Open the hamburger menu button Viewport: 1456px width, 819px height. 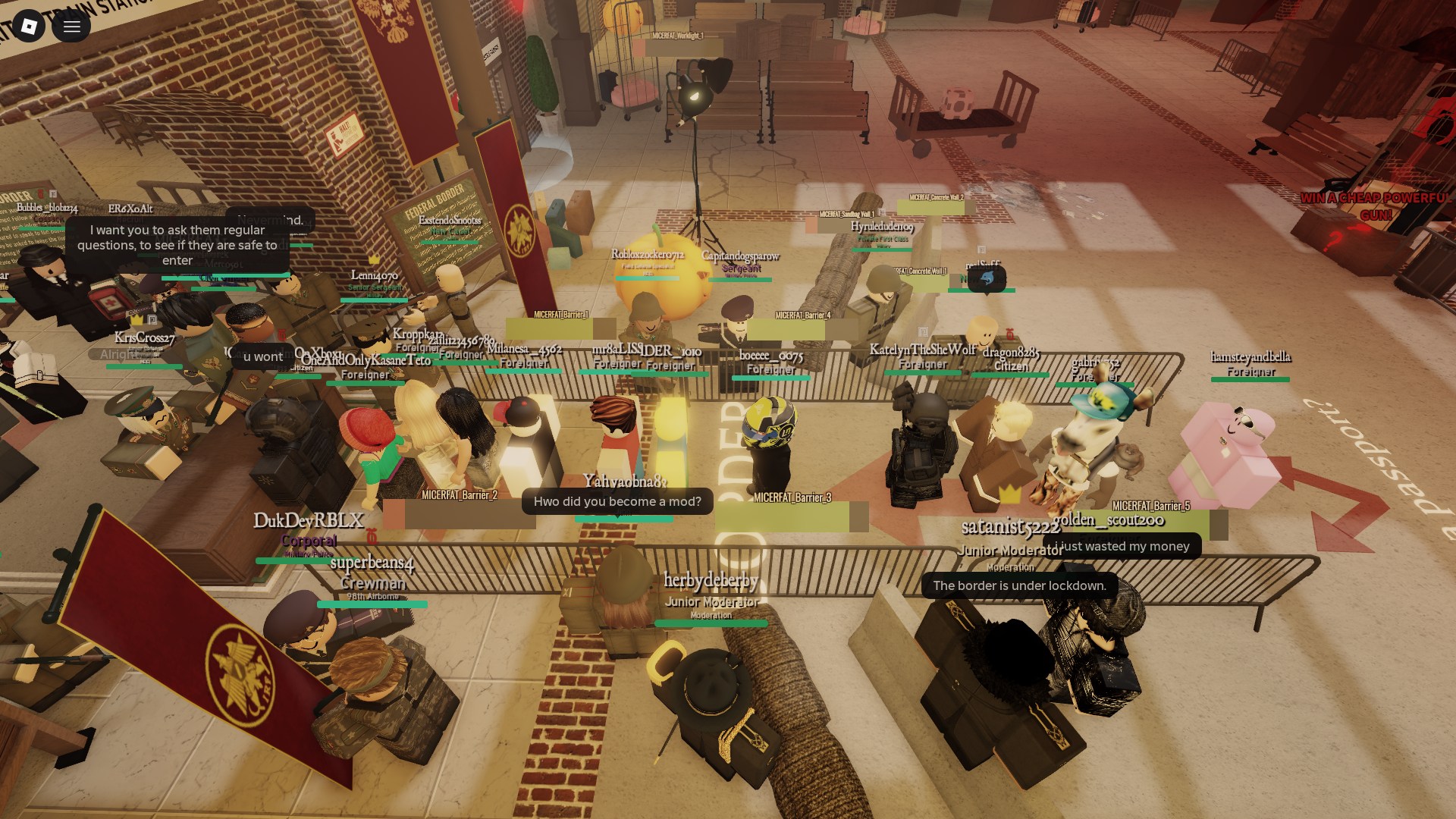(x=71, y=27)
